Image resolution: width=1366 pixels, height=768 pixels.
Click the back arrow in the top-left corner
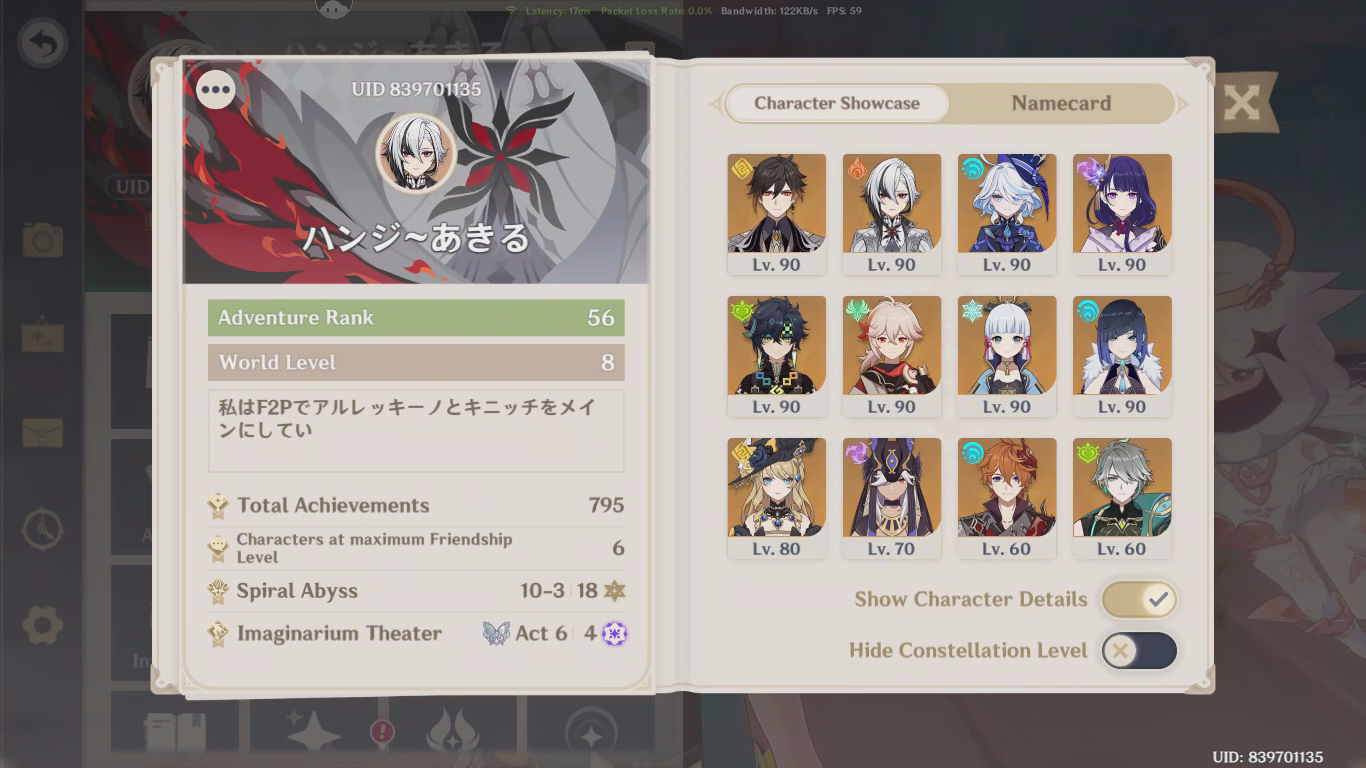(41, 41)
